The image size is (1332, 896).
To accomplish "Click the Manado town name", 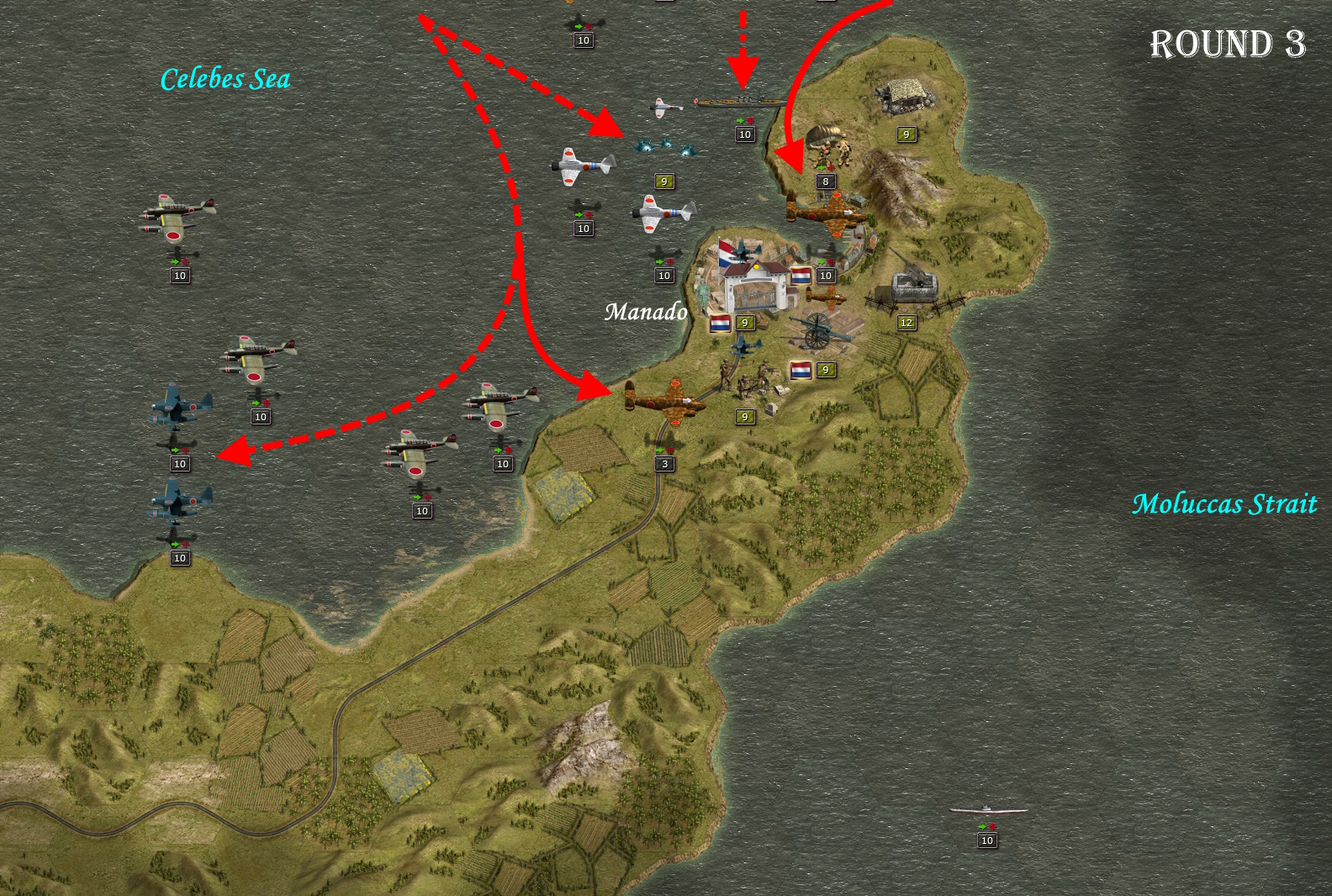I will 646,313.
